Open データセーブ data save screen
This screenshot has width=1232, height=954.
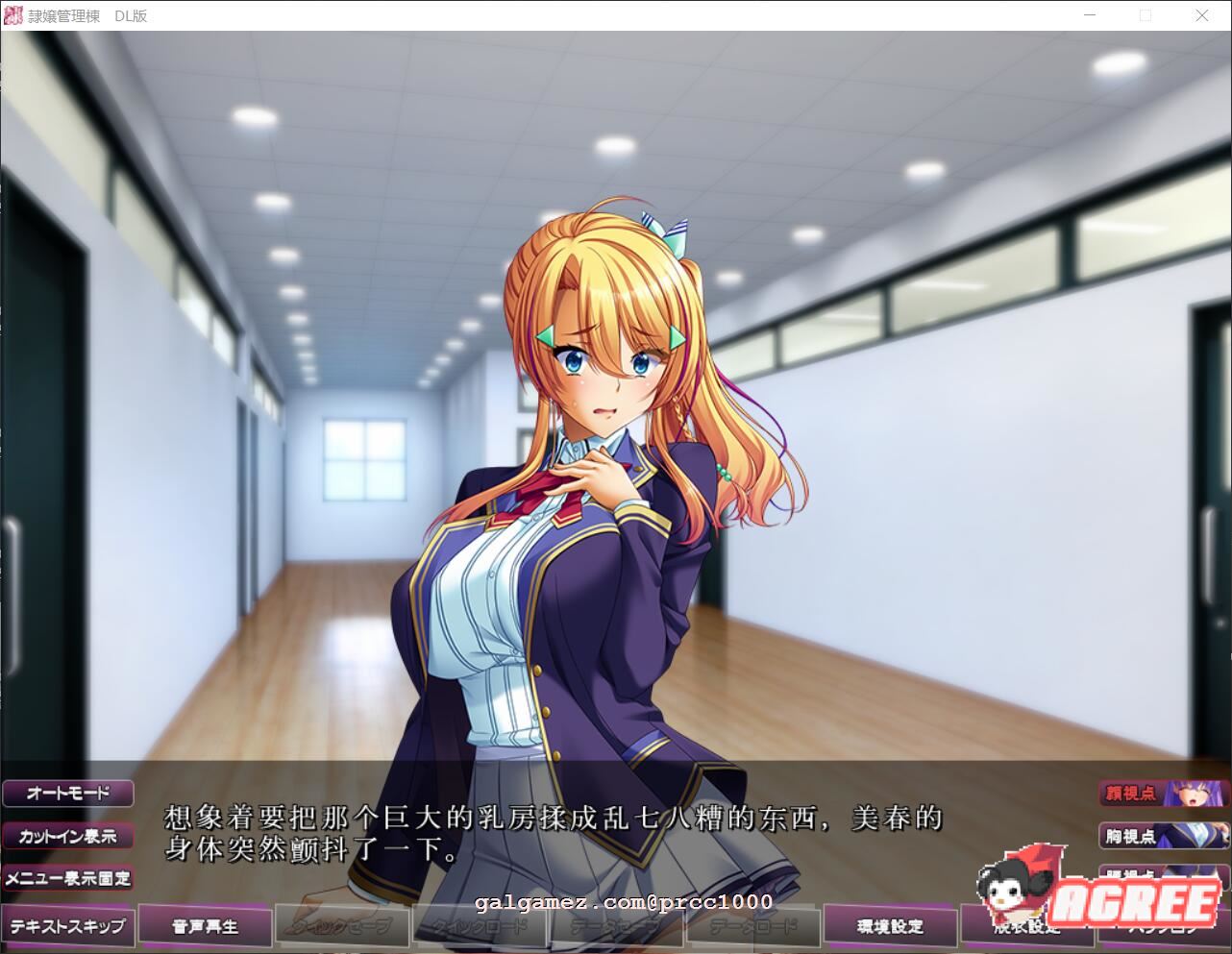pos(614,925)
